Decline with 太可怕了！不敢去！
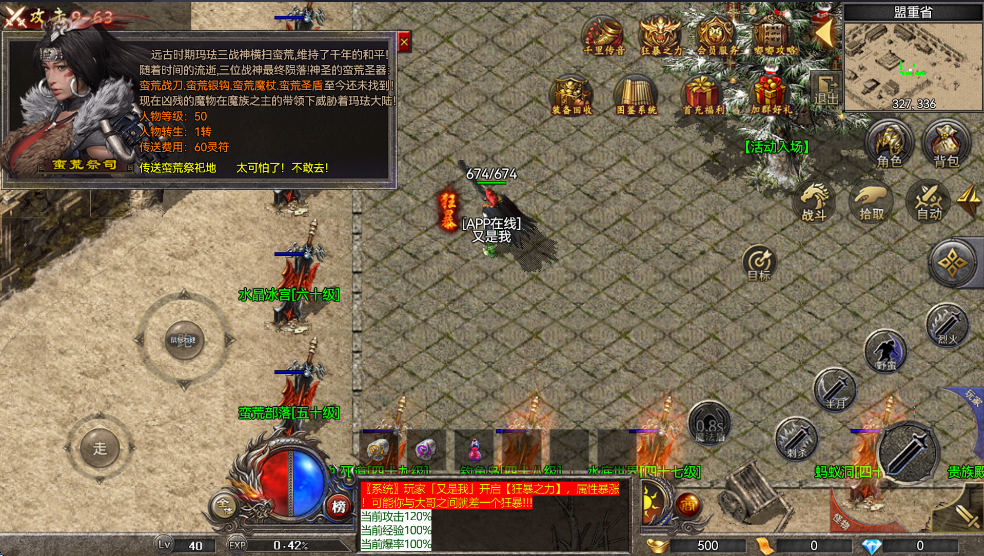 pyautogui.click(x=282, y=167)
